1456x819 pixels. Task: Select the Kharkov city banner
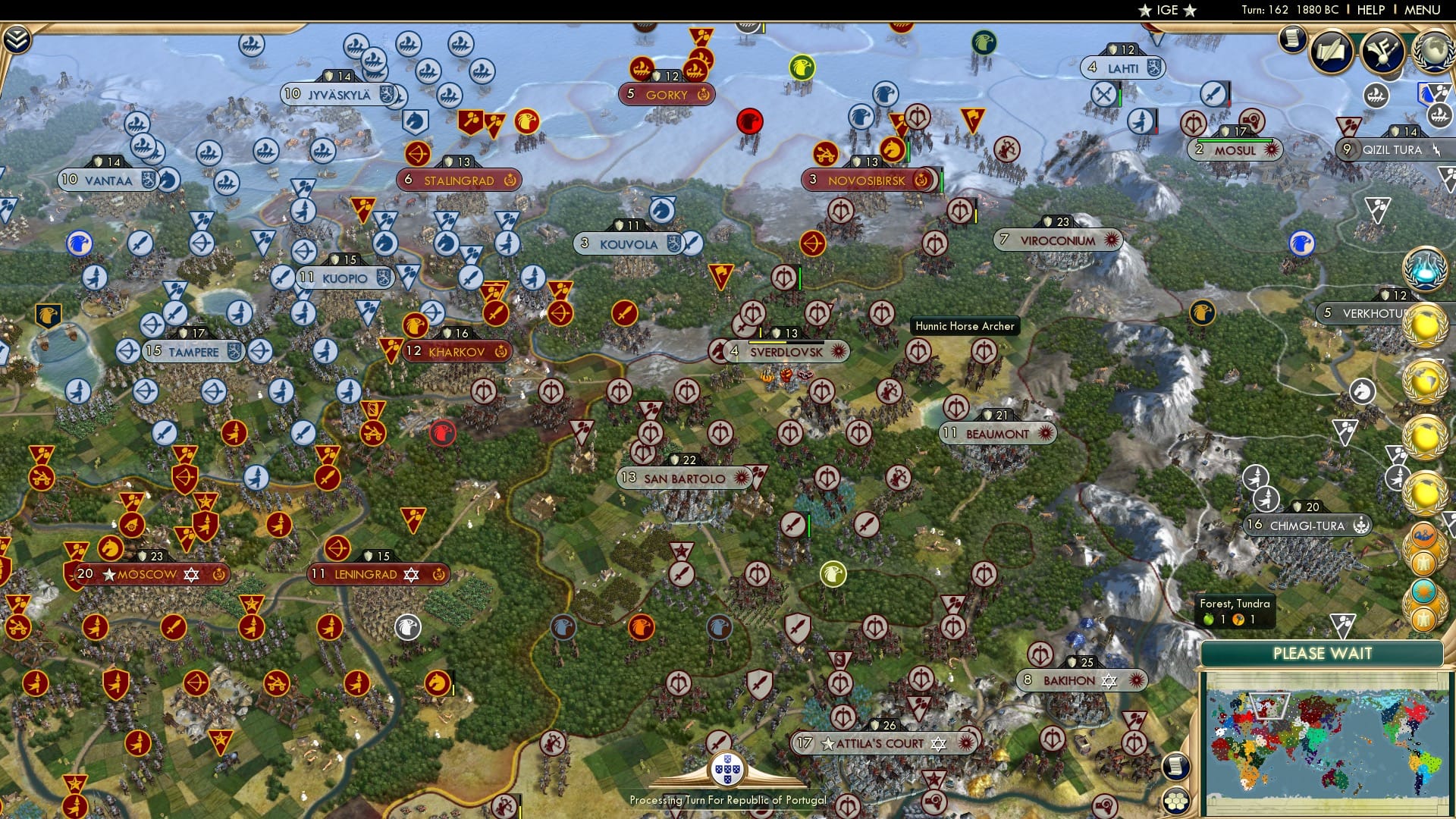point(456,351)
